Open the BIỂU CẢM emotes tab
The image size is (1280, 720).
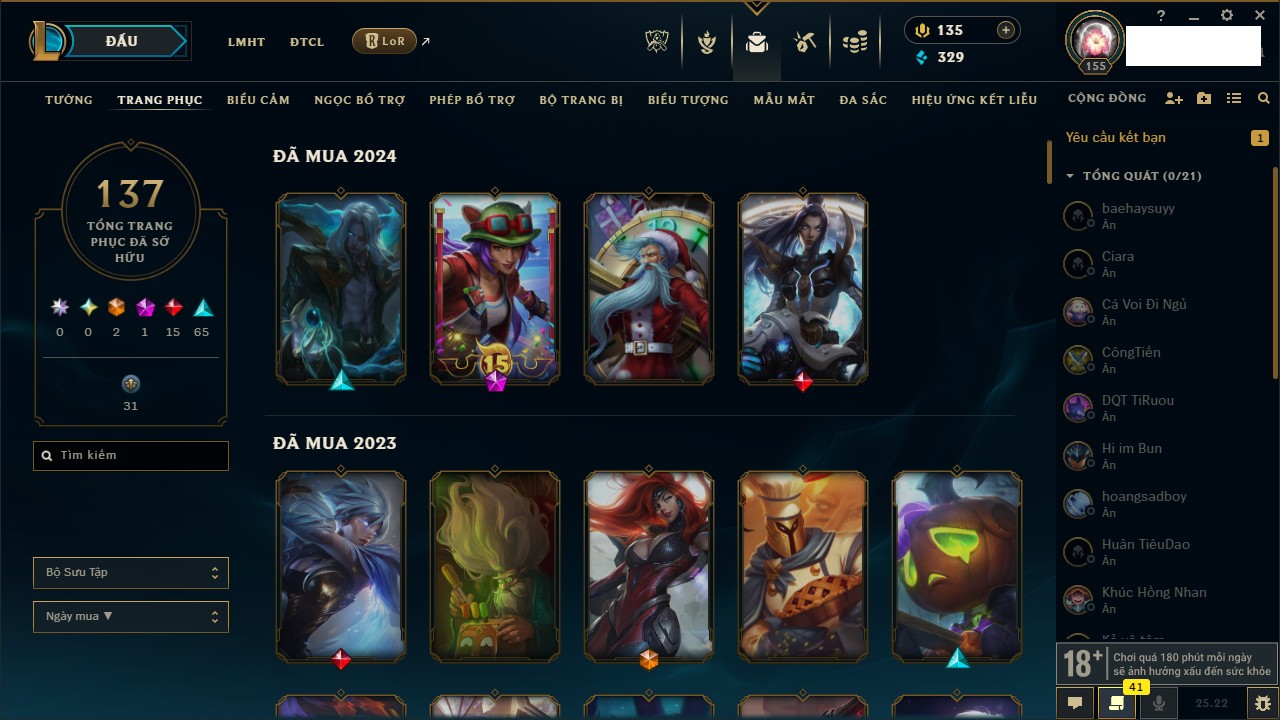pyautogui.click(x=258, y=100)
